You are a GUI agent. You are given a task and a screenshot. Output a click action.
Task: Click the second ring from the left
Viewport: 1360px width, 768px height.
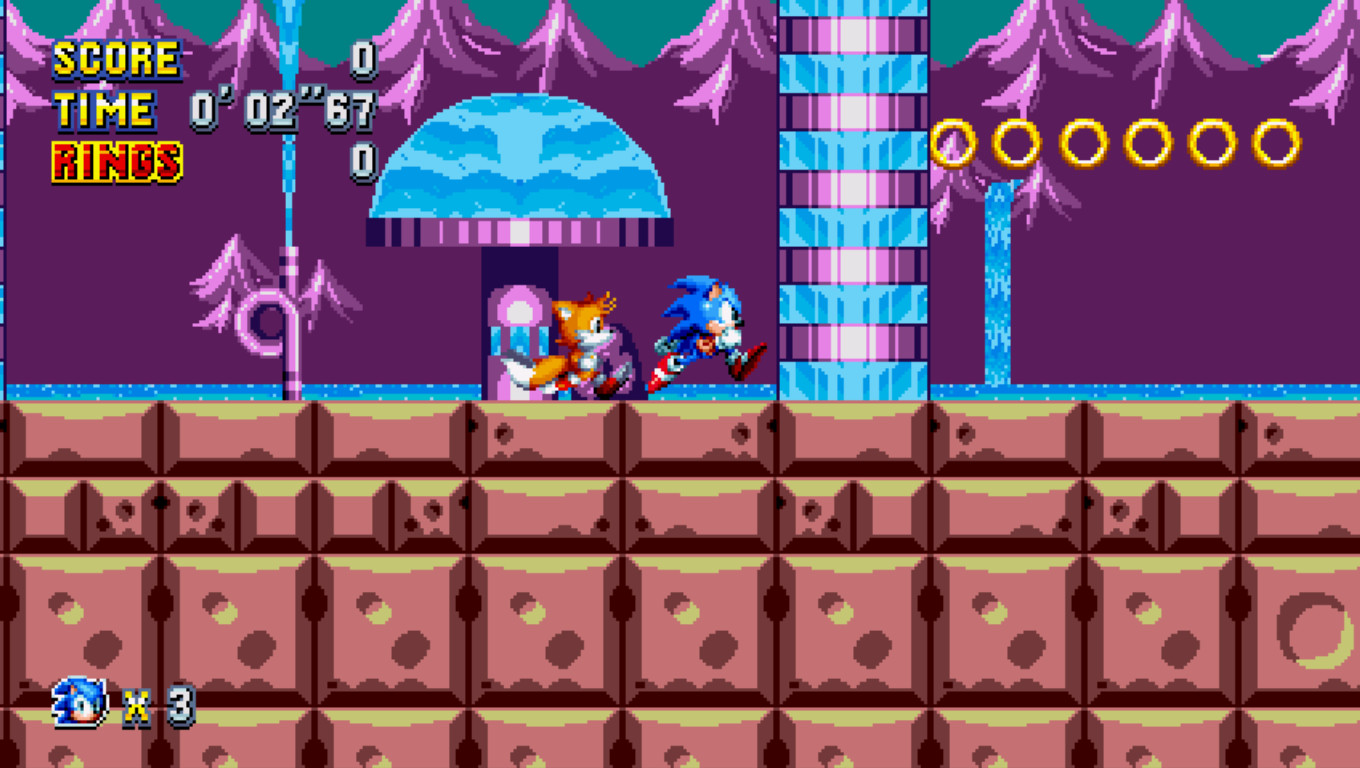1017,143
